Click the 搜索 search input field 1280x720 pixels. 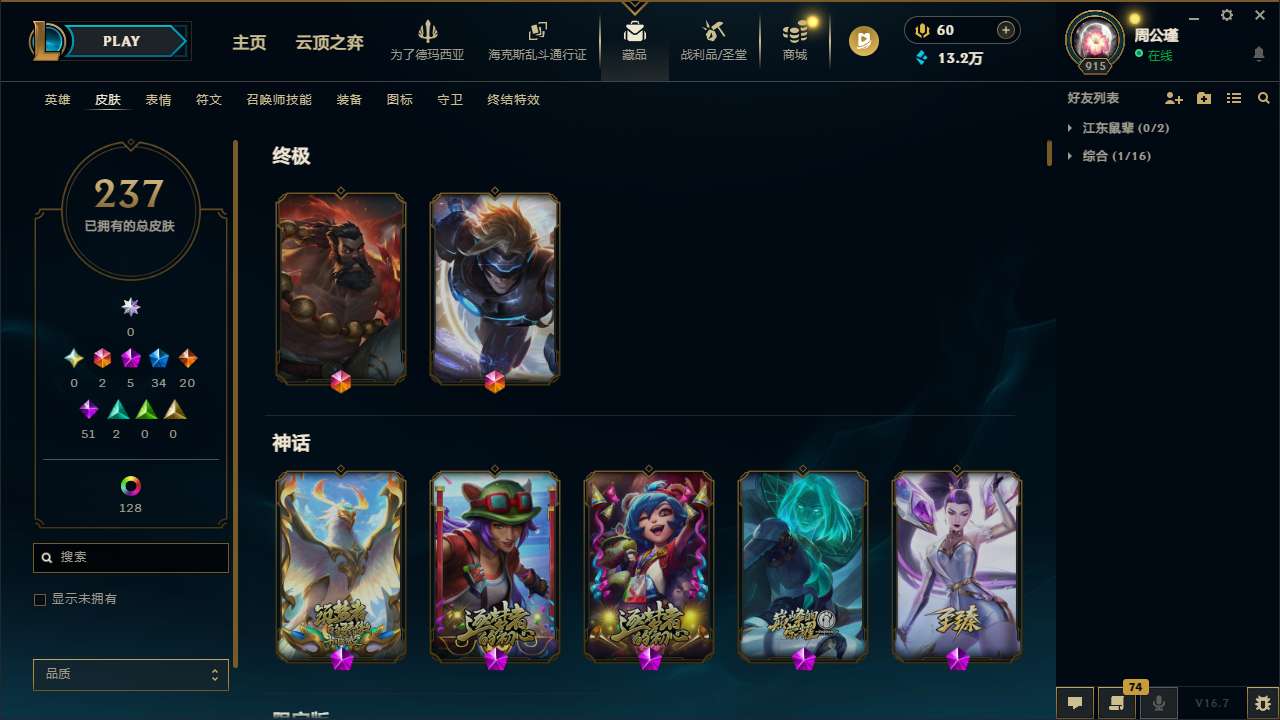pyautogui.click(x=130, y=557)
